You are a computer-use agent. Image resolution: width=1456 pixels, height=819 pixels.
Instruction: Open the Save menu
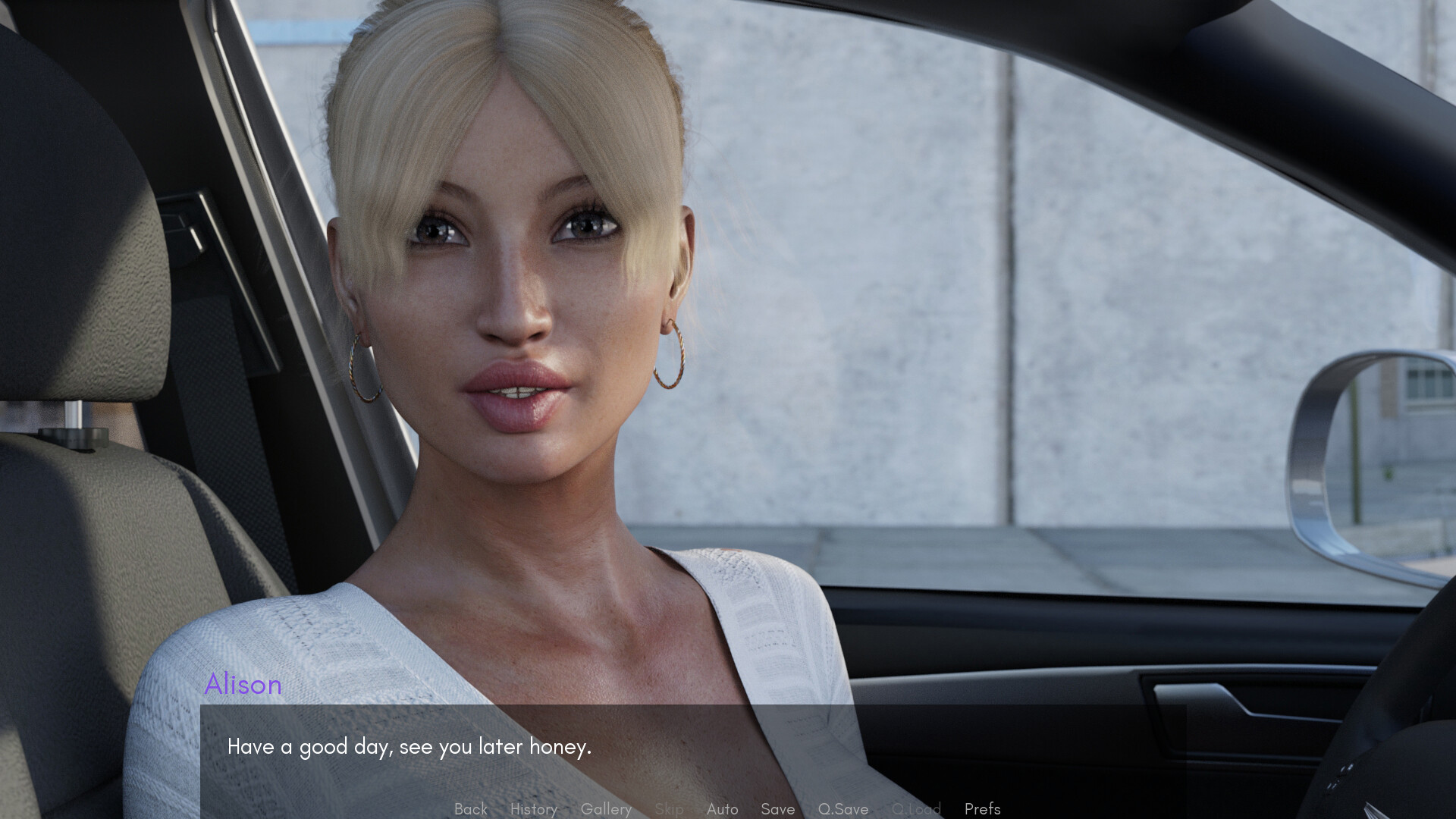(x=777, y=809)
